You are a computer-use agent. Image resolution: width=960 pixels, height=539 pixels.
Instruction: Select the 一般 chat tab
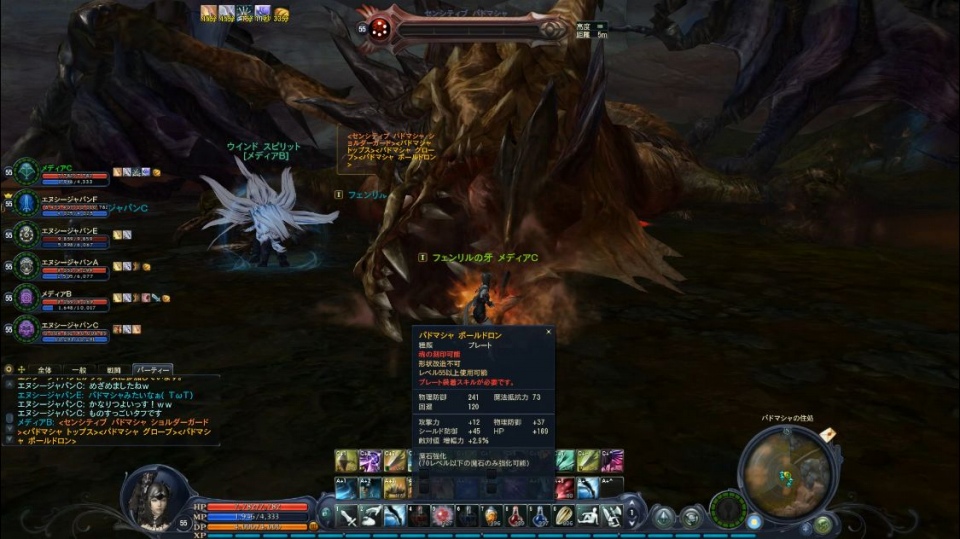pyautogui.click(x=80, y=369)
